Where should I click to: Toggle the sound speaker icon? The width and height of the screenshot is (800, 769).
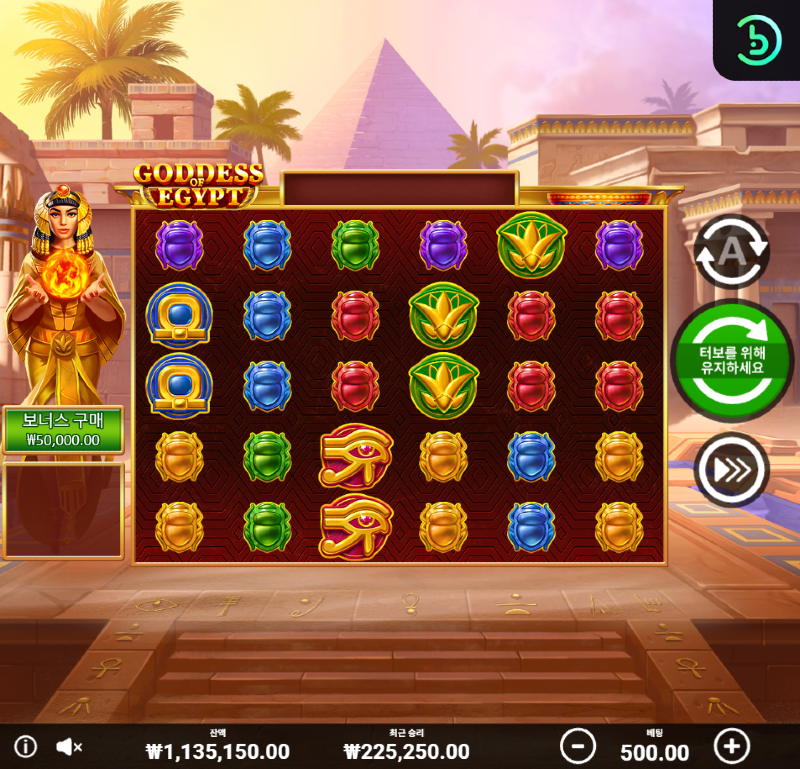68,746
